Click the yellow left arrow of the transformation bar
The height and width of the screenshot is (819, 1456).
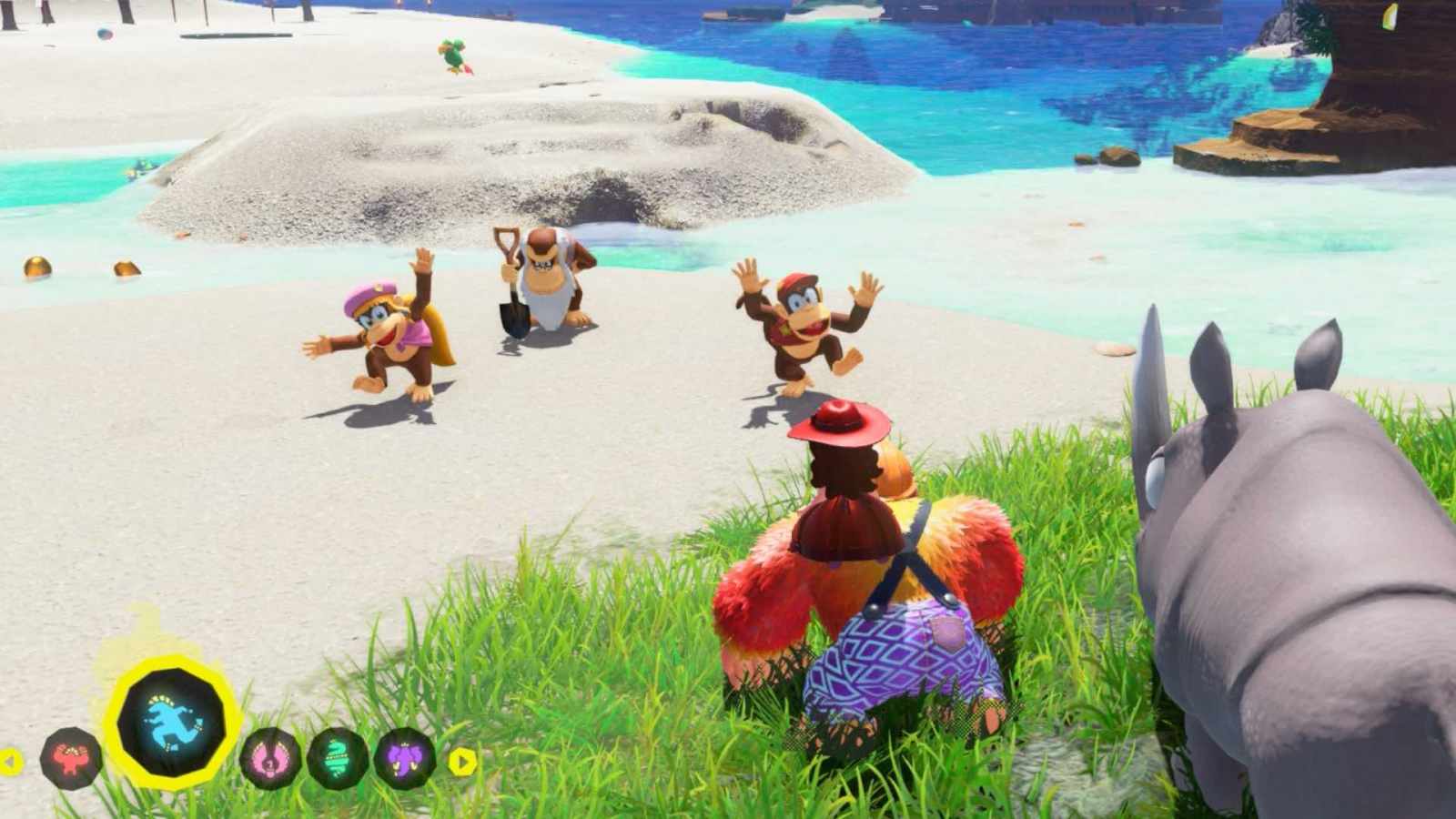tap(11, 761)
